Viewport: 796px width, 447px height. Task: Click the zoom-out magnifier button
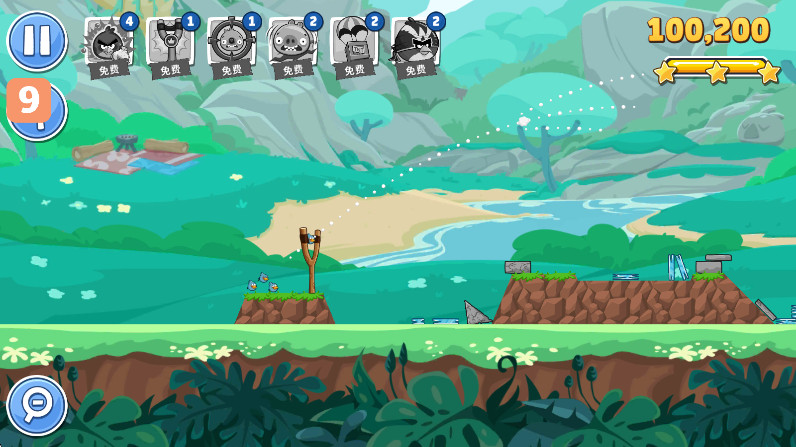(x=37, y=405)
